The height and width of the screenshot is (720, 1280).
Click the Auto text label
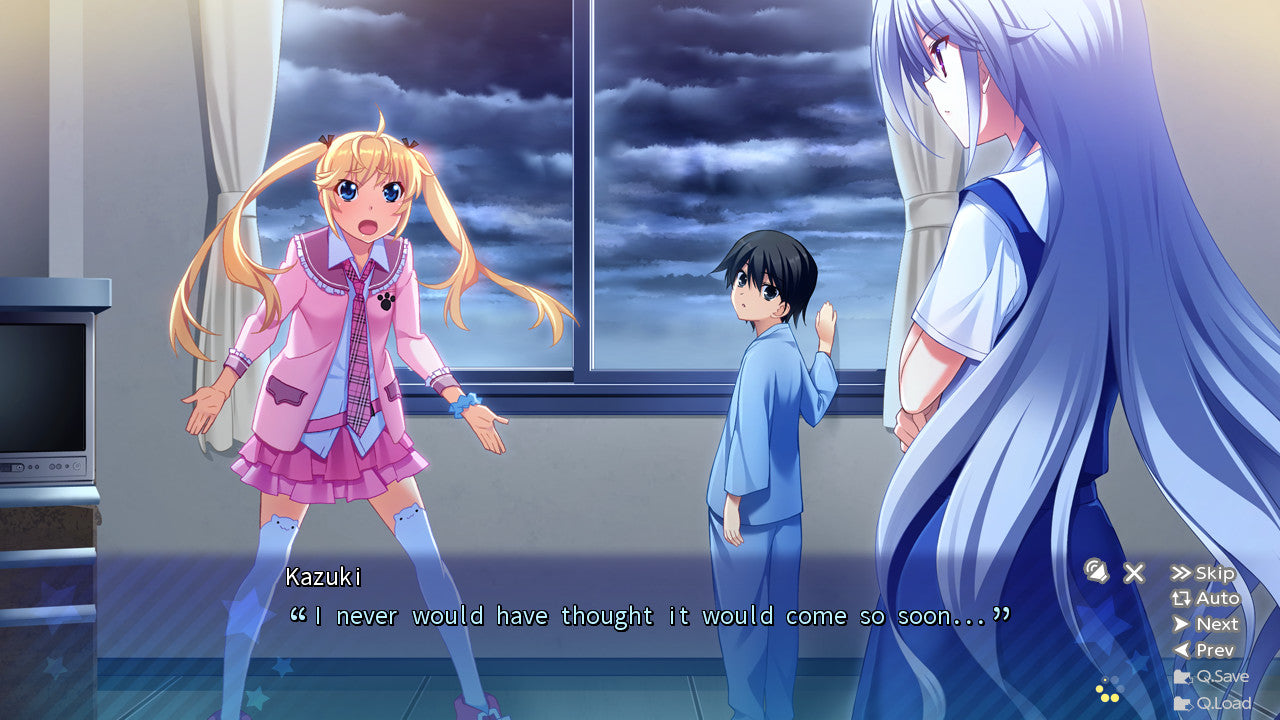[1219, 598]
